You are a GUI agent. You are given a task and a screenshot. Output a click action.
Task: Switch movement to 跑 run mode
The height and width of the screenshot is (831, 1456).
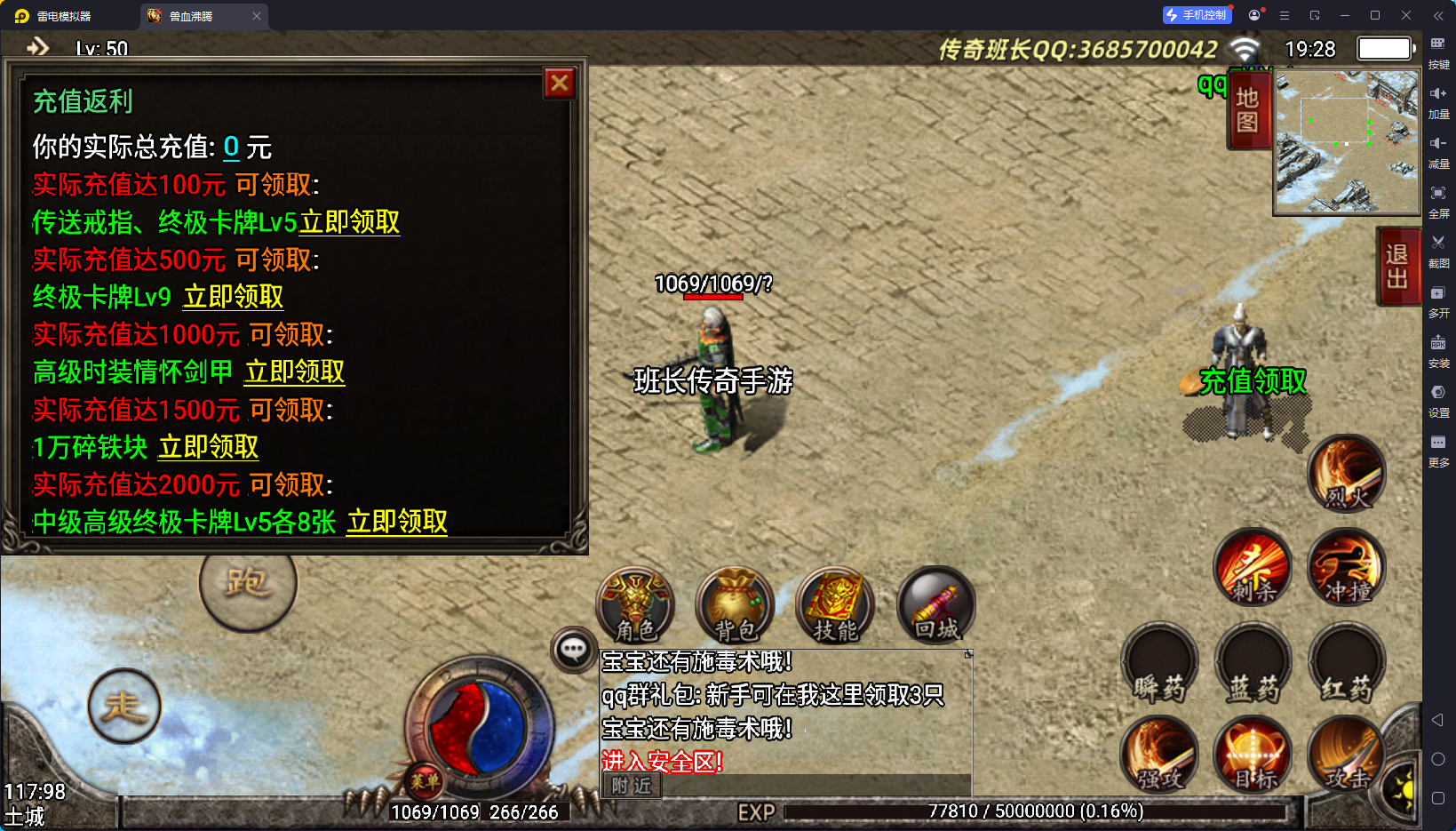pyautogui.click(x=248, y=584)
